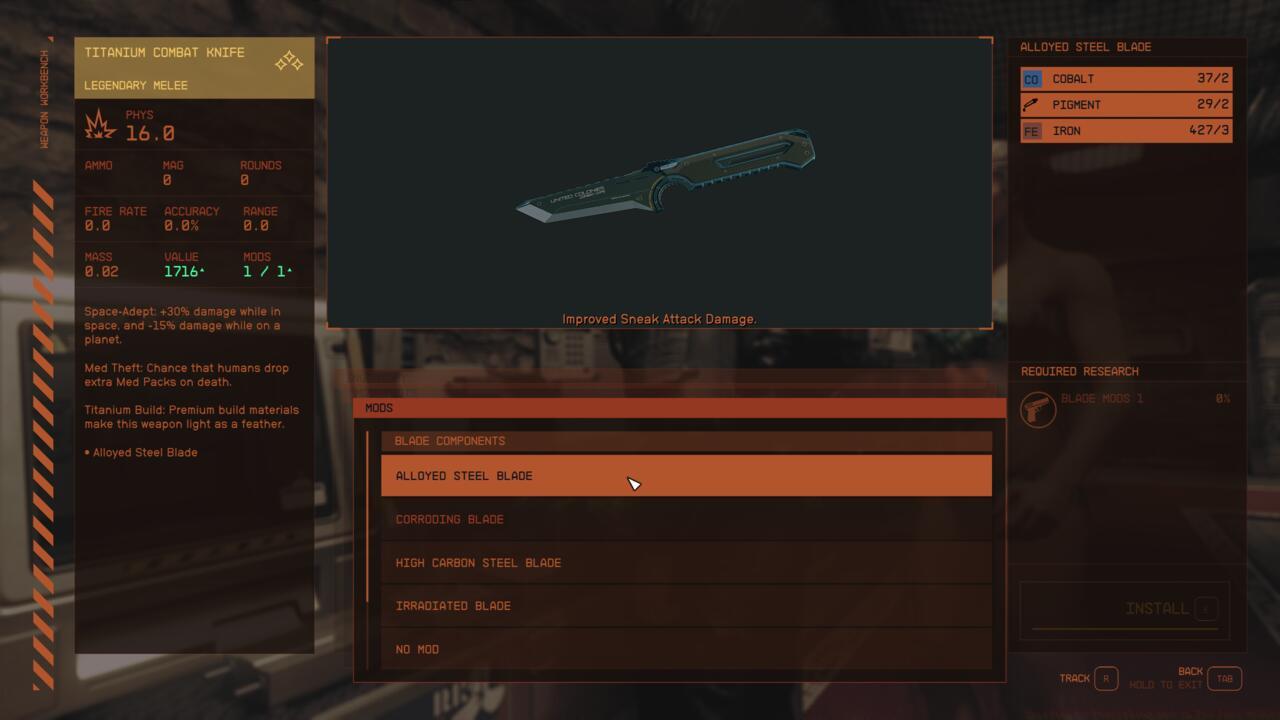Viewport: 1280px width, 720px height.
Task: Select the High Carbon Steel Blade mod
Action: click(686, 562)
